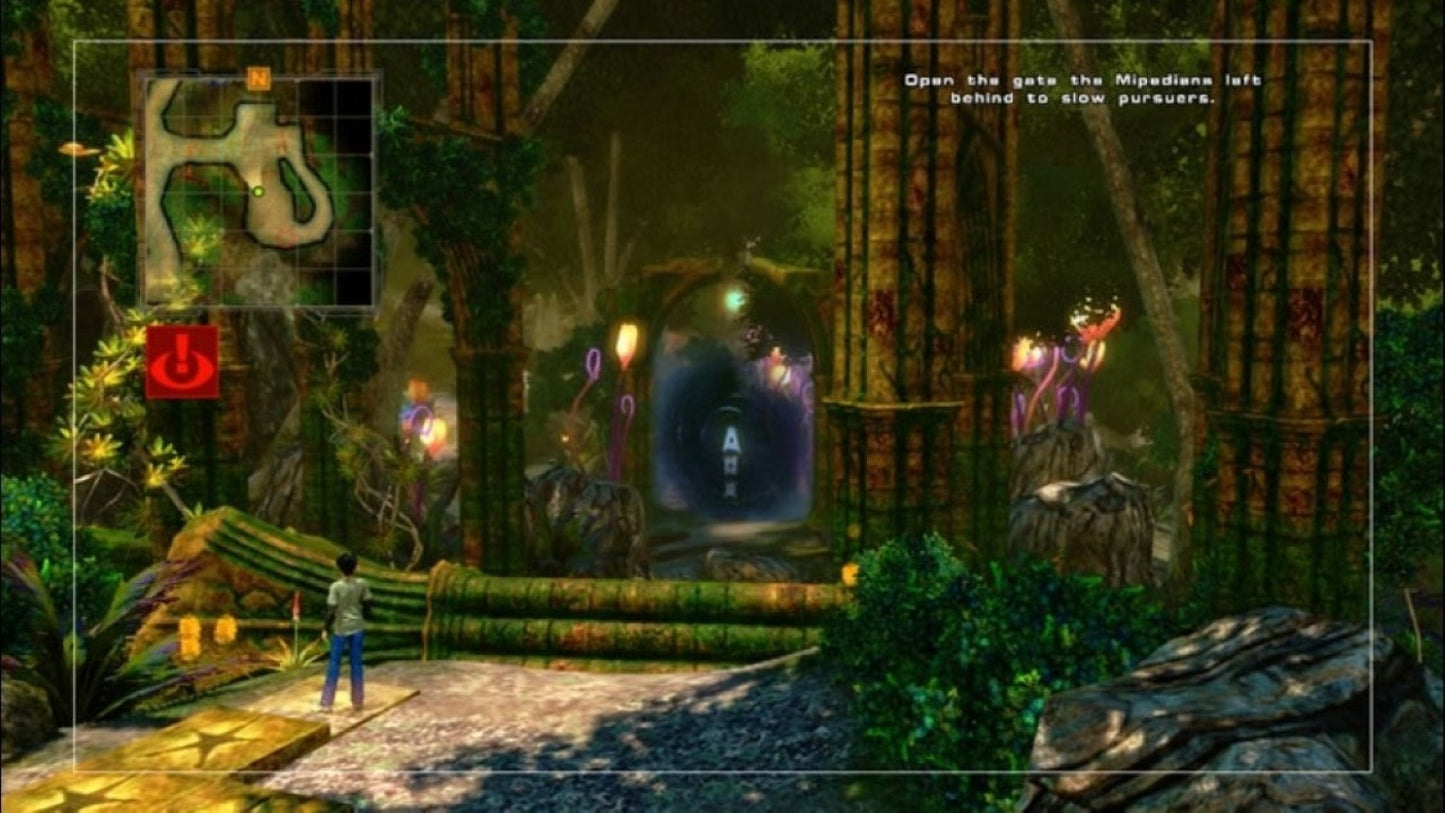Click the glowing green orb above the archway
This screenshot has width=1445, height=813.
click(737, 298)
